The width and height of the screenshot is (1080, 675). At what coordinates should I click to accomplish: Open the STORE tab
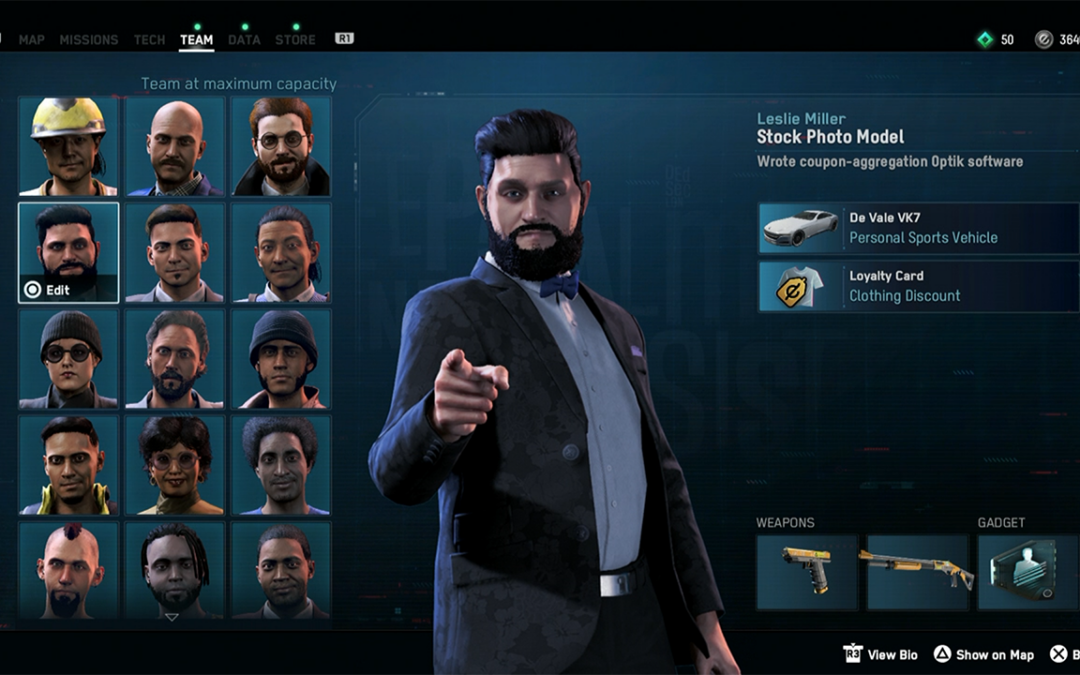pyautogui.click(x=295, y=40)
